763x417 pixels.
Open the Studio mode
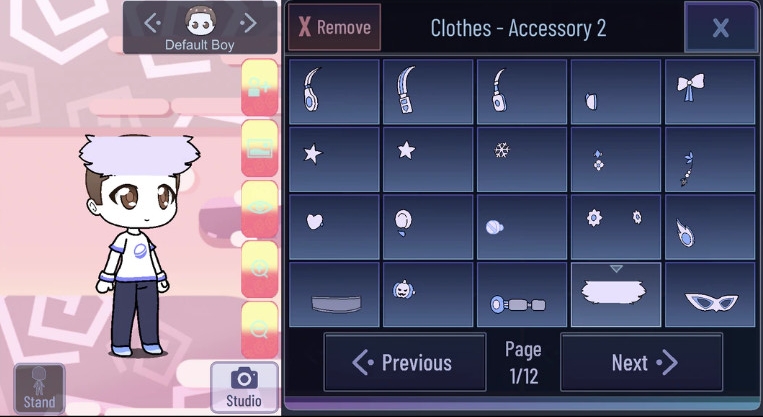coord(244,387)
